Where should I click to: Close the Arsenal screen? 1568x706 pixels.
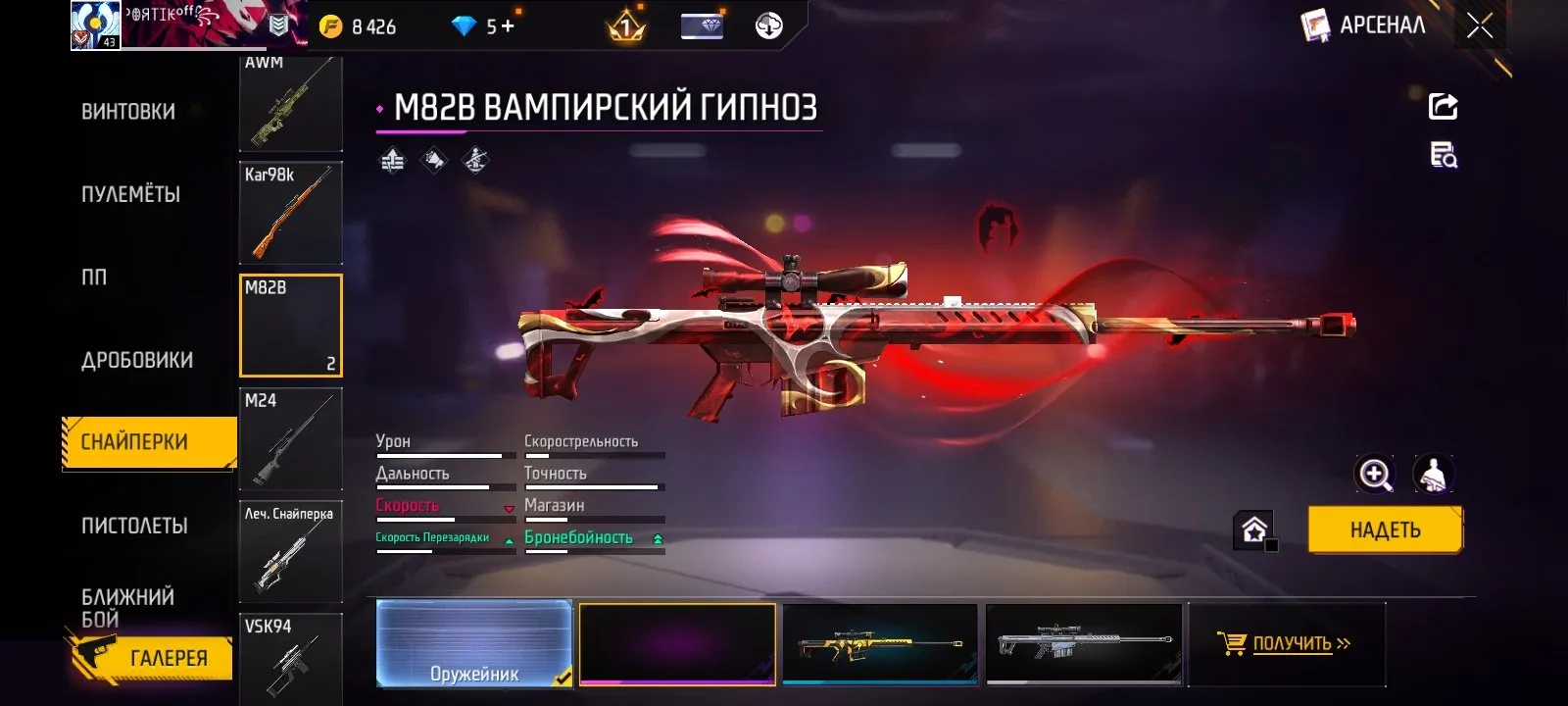click(1479, 26)
